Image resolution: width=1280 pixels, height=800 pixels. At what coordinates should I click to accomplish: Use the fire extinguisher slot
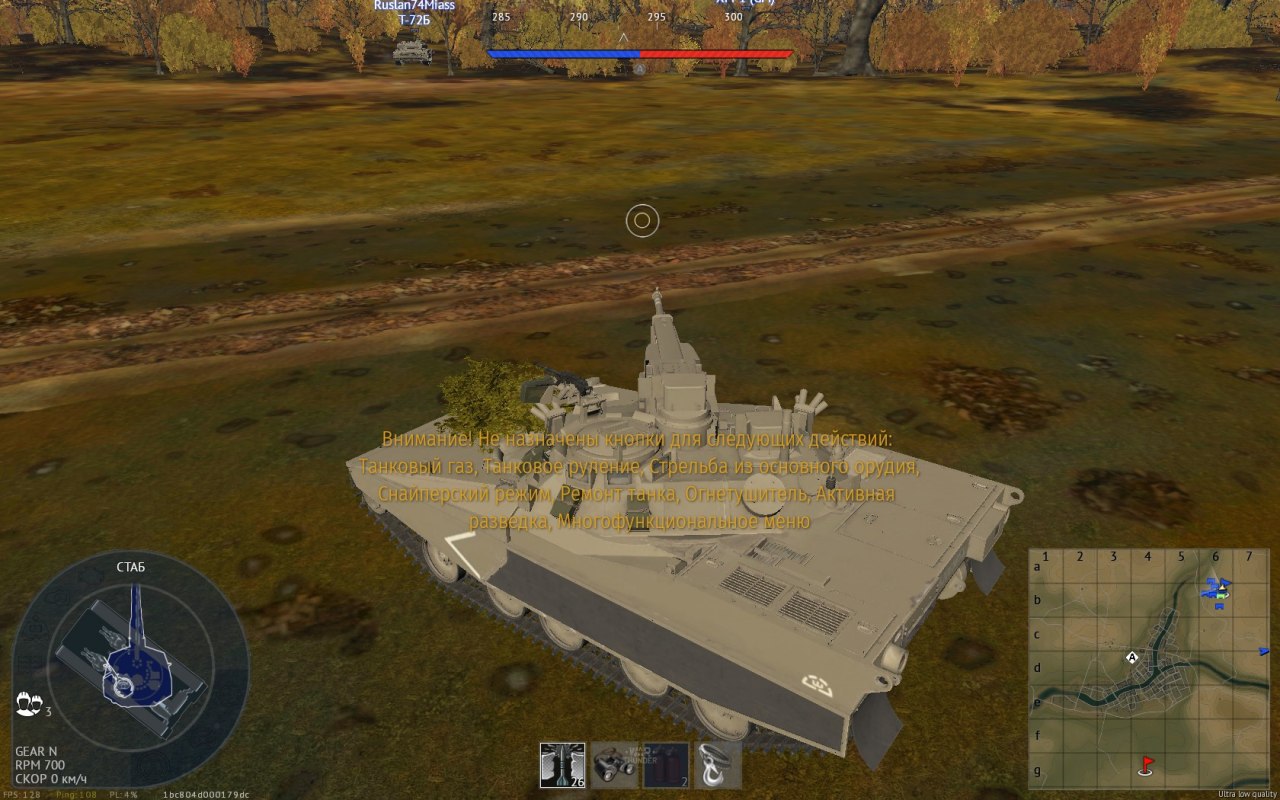click(x=666, y=765)
